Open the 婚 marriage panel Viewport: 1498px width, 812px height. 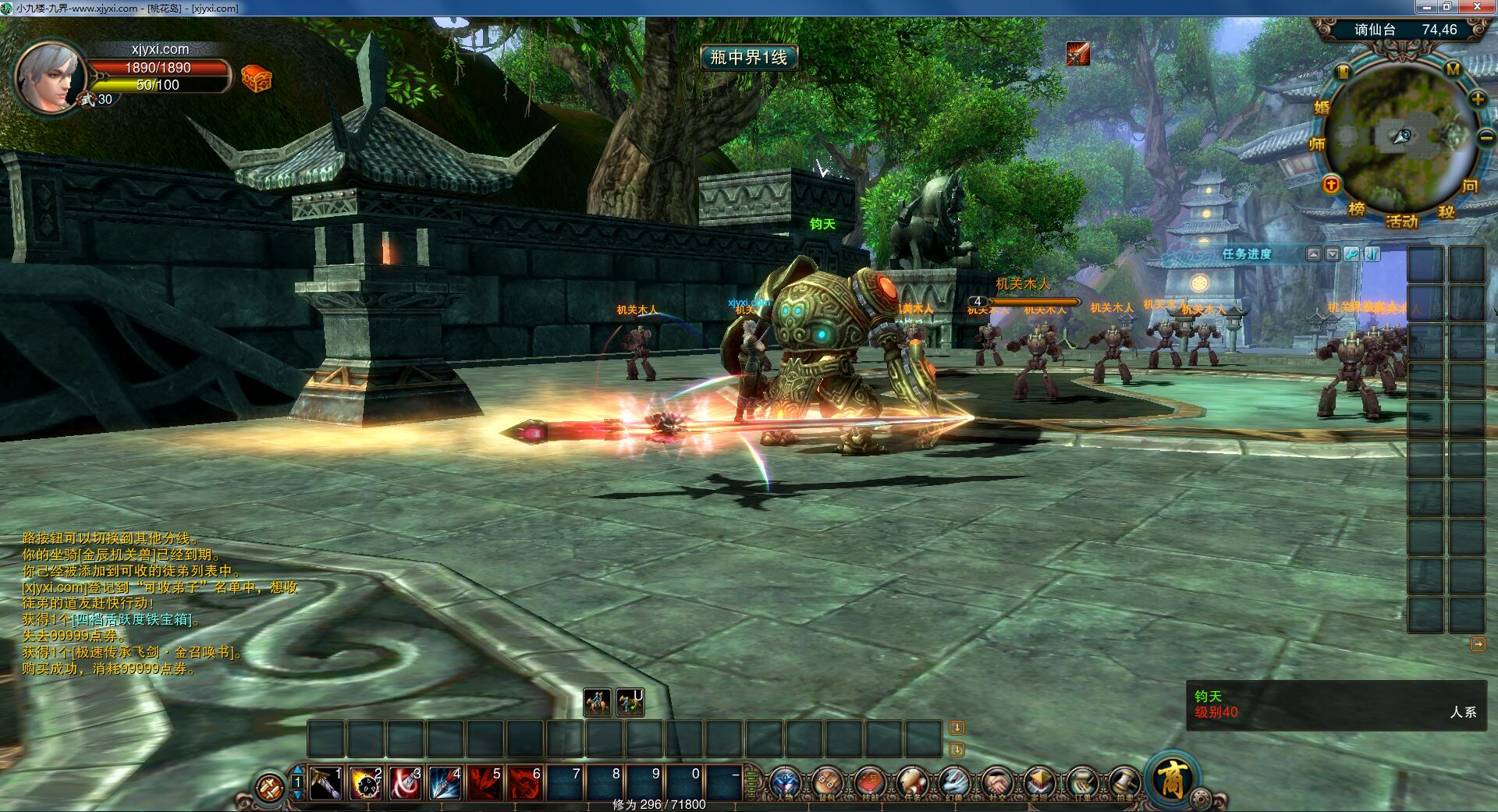tap(1322, 108)
